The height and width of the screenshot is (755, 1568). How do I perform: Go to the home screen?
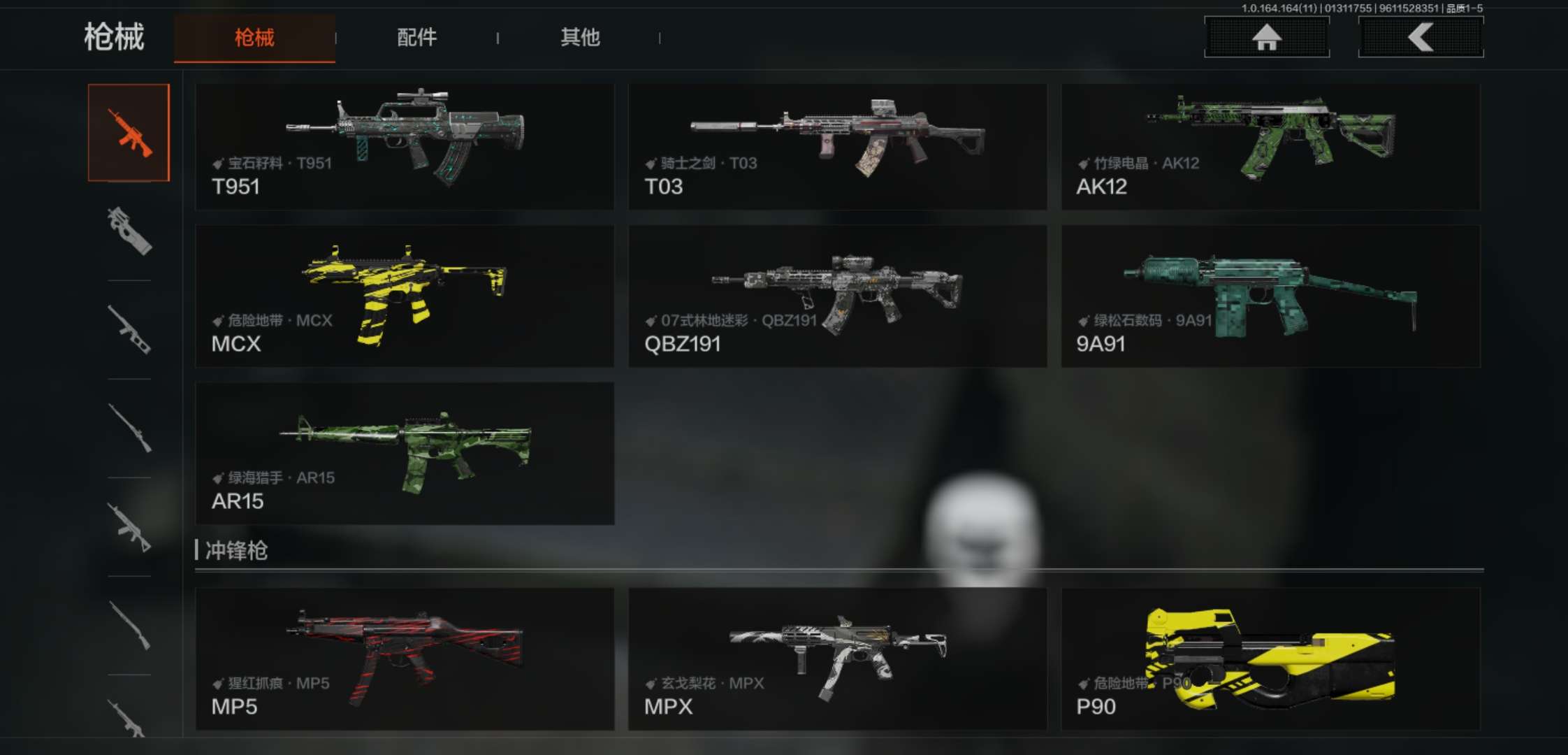coord(1266,37)
